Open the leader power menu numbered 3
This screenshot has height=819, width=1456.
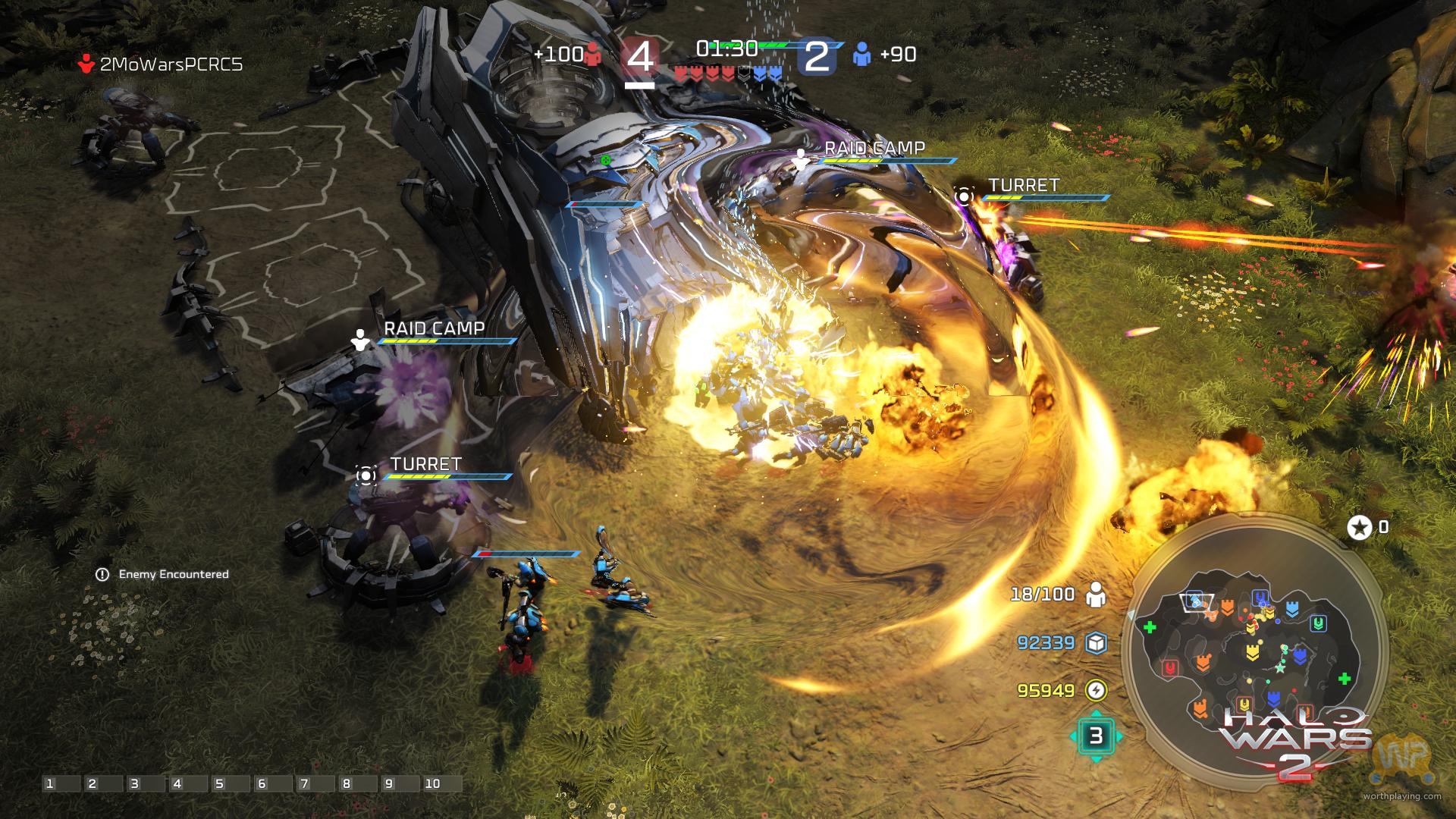[1096, 736]
